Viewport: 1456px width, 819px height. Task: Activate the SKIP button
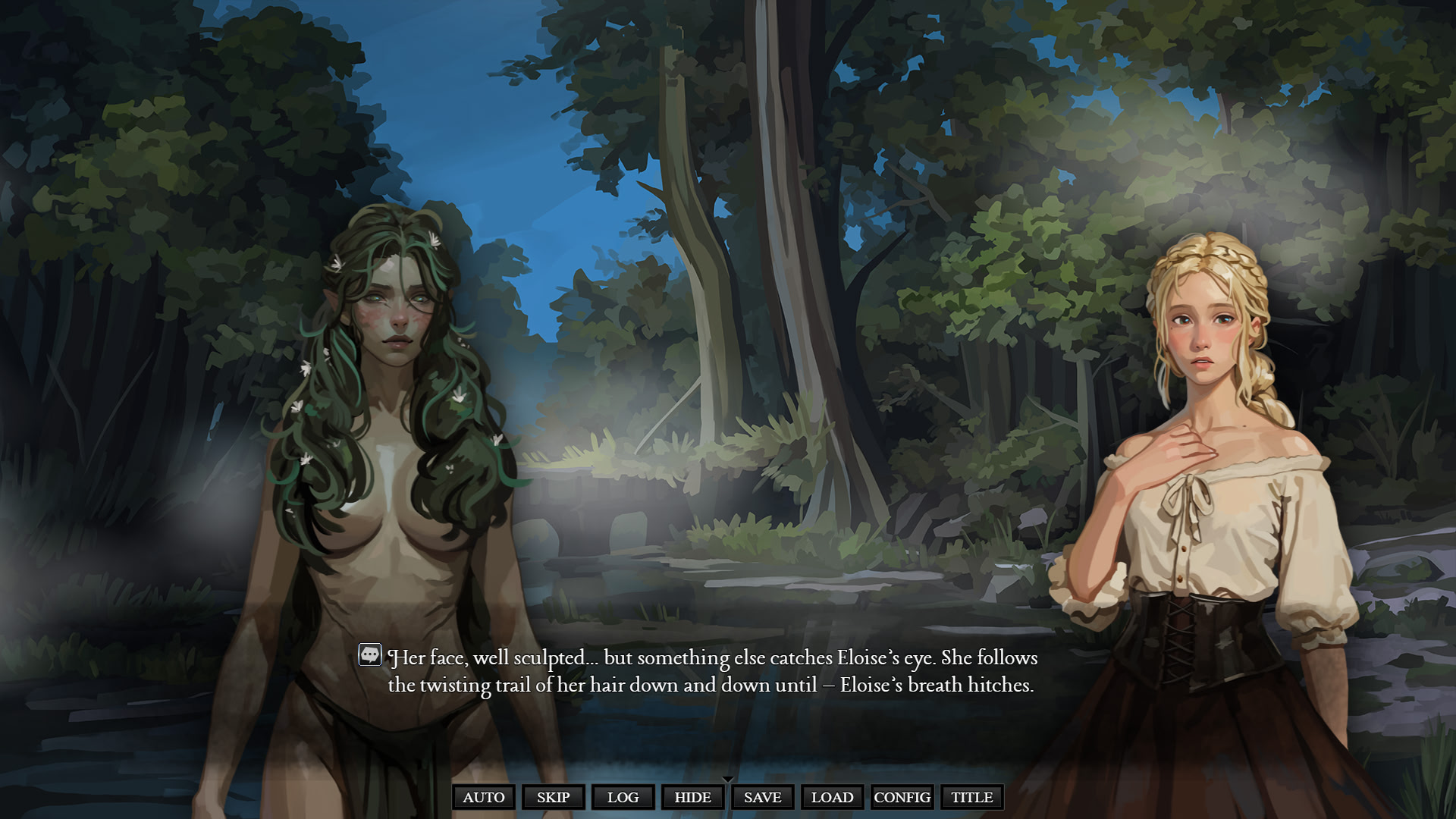(553, 797)
